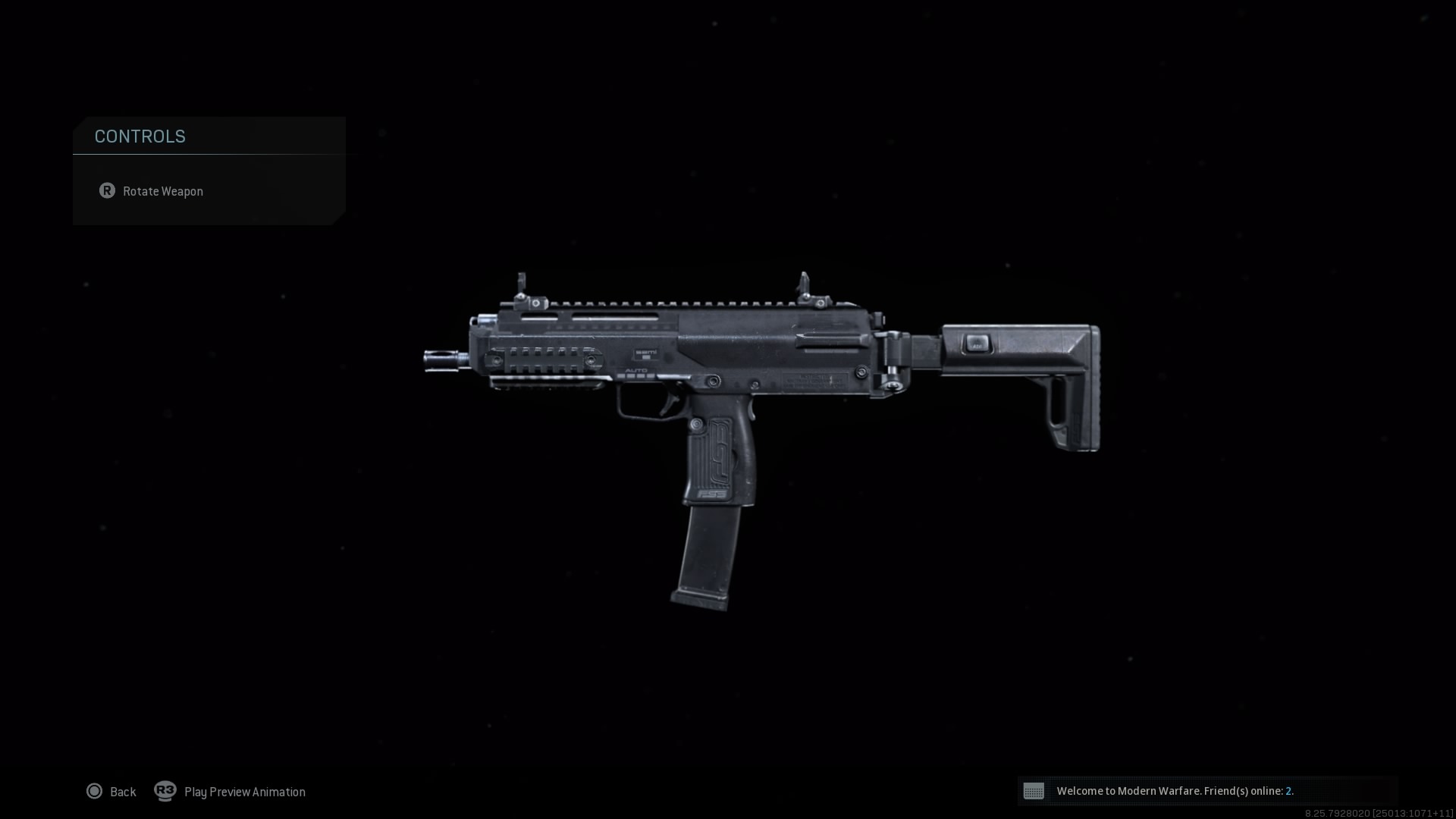Click the R button Rotate Weapon icon
The image size is (1456, 819).
tap(107, 191)
